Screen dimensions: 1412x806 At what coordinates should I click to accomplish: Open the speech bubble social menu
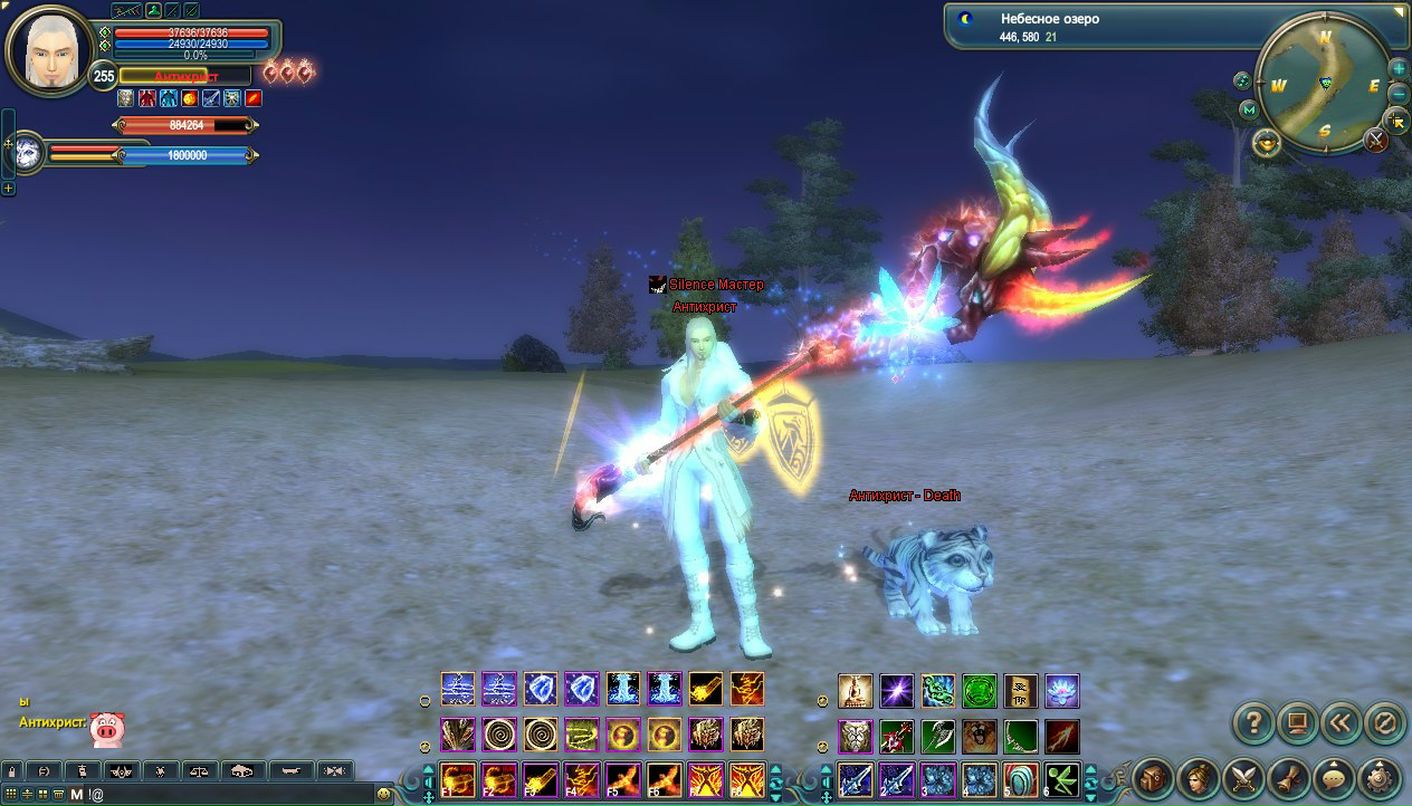point(1333,778)
